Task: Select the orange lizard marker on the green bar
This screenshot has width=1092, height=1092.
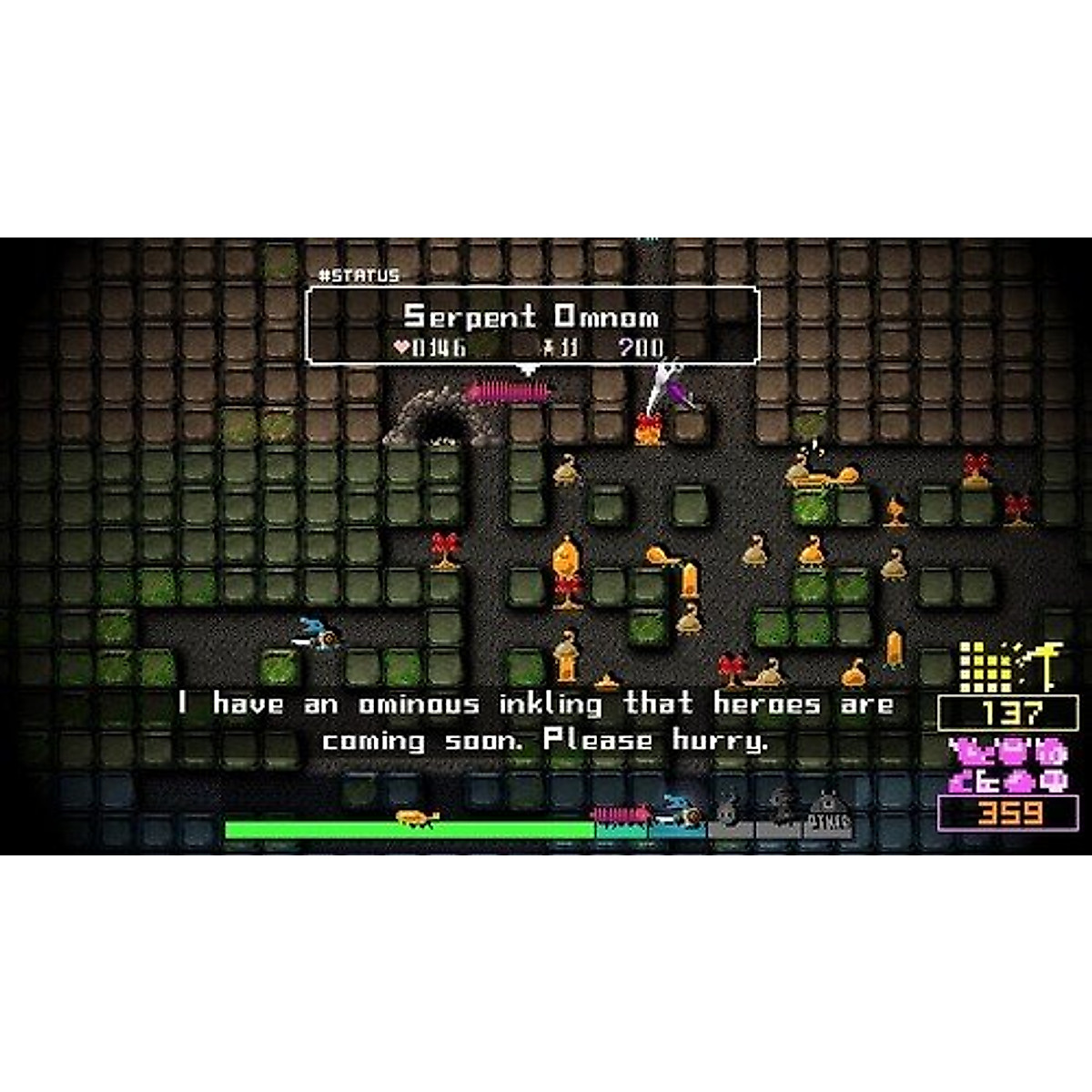Action: point(418,817)
